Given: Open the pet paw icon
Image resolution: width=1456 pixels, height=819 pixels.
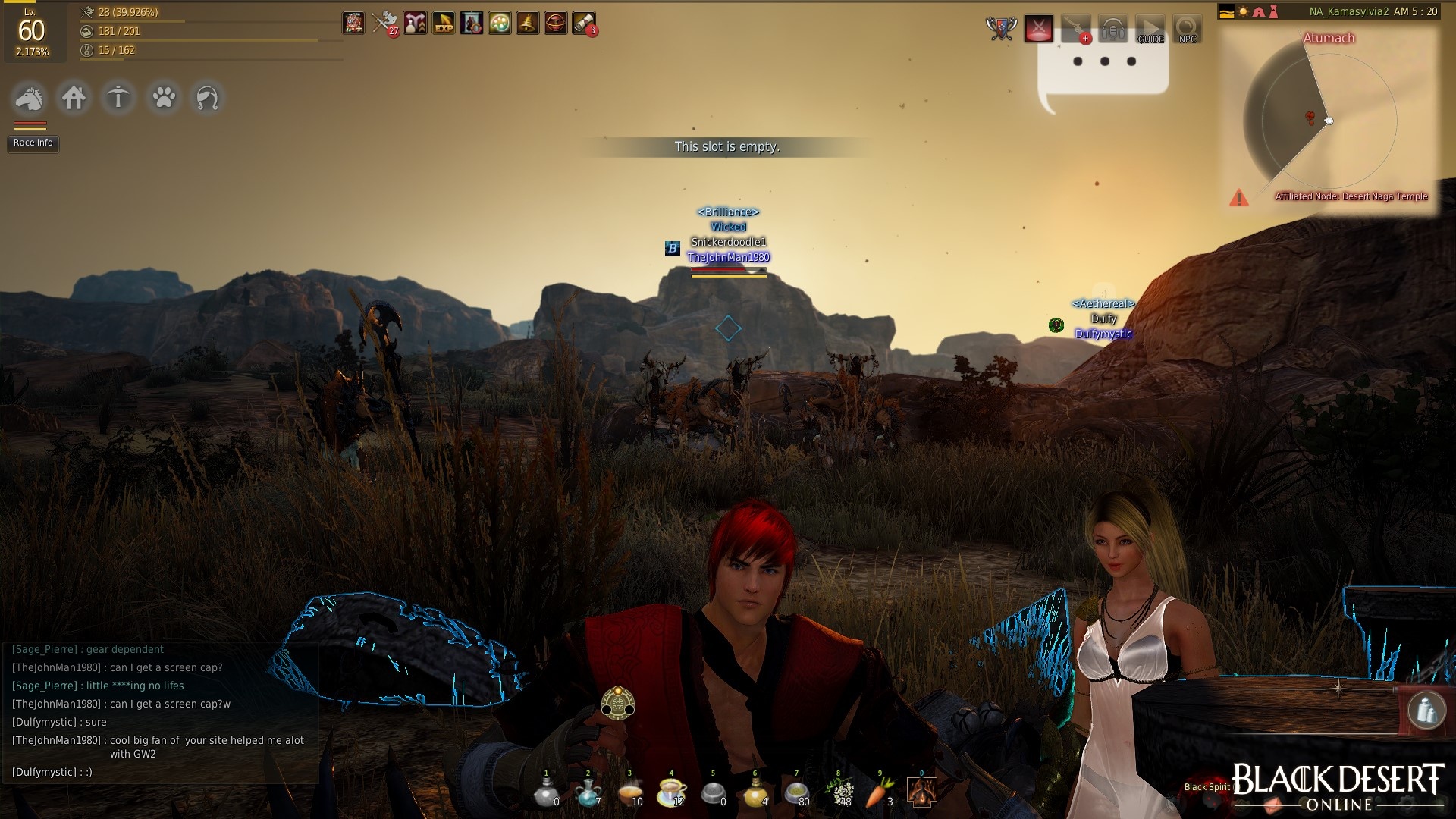Looking at the screenshot, I should click(163, 98).
